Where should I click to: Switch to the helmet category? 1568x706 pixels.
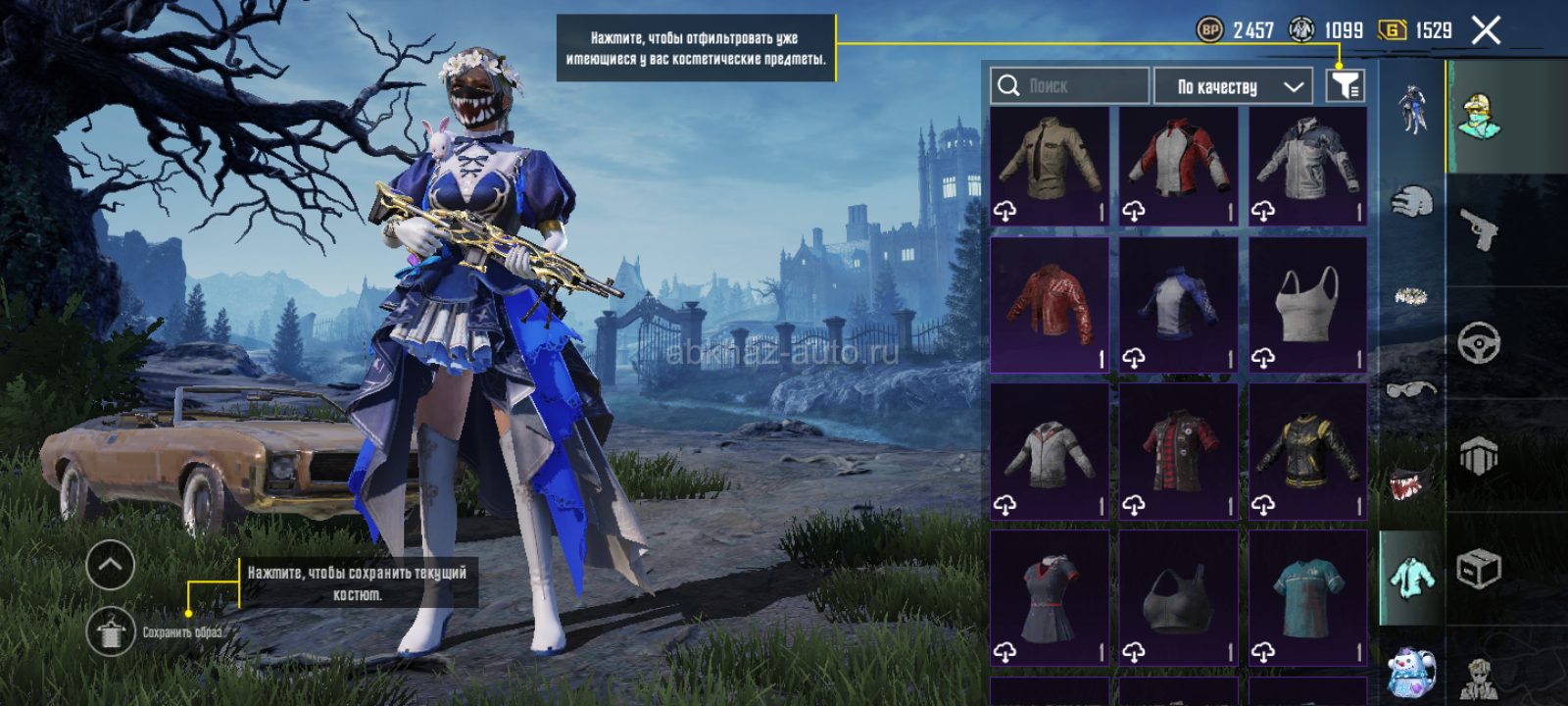pyautogui.click(x=1411, y=203)
